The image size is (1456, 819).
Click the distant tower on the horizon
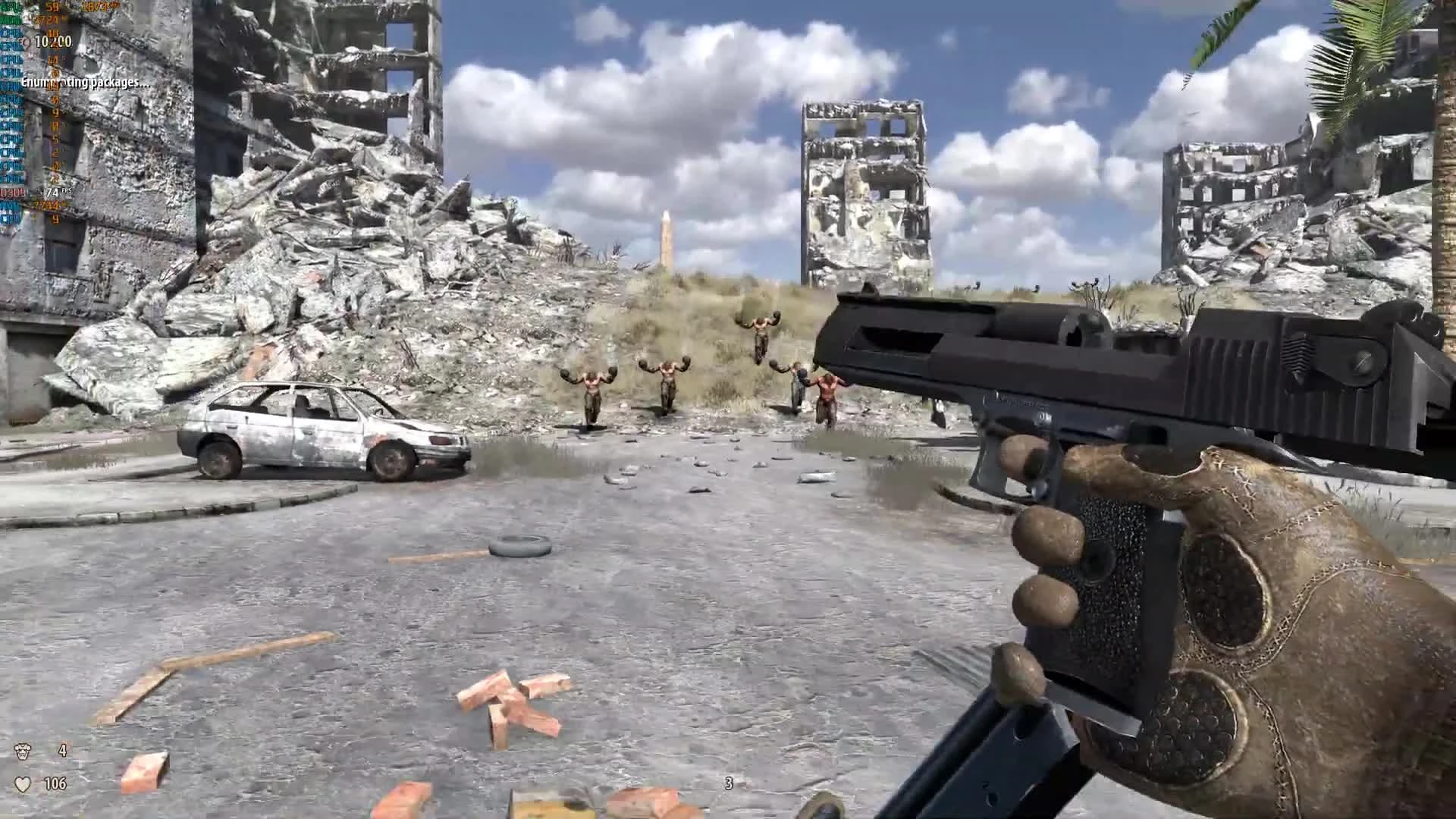666,235
